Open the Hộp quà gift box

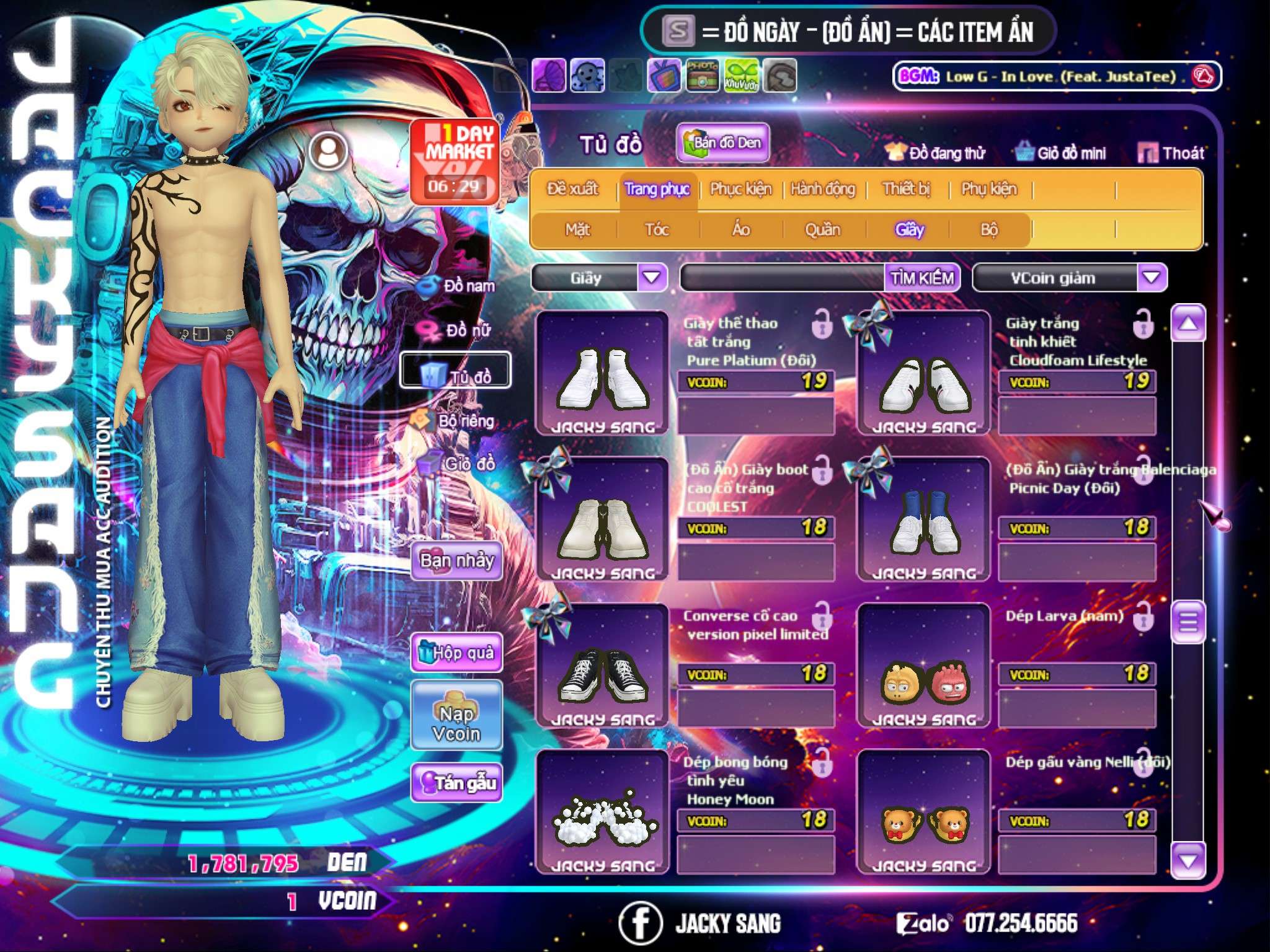point(456,653)
